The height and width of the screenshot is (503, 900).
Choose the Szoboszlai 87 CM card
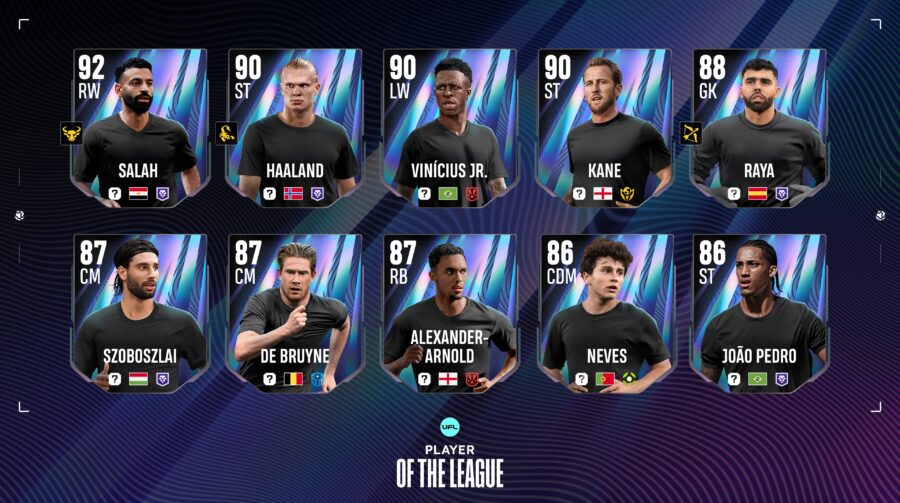(140, 313)
